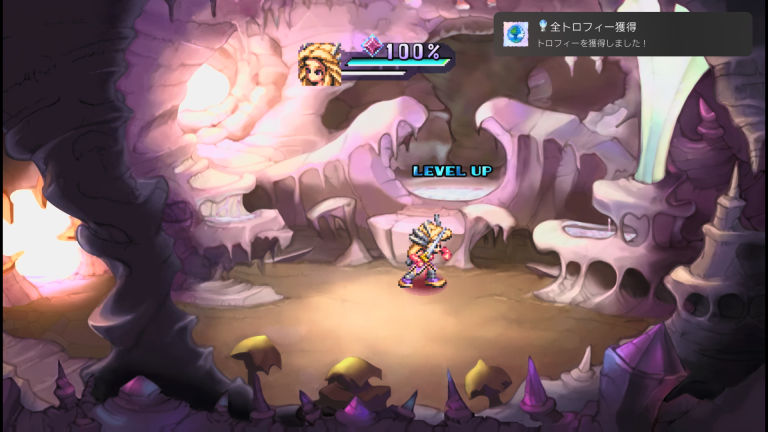
Task: Select the trophy icon thumbnail in the notification
Action: 516,34
